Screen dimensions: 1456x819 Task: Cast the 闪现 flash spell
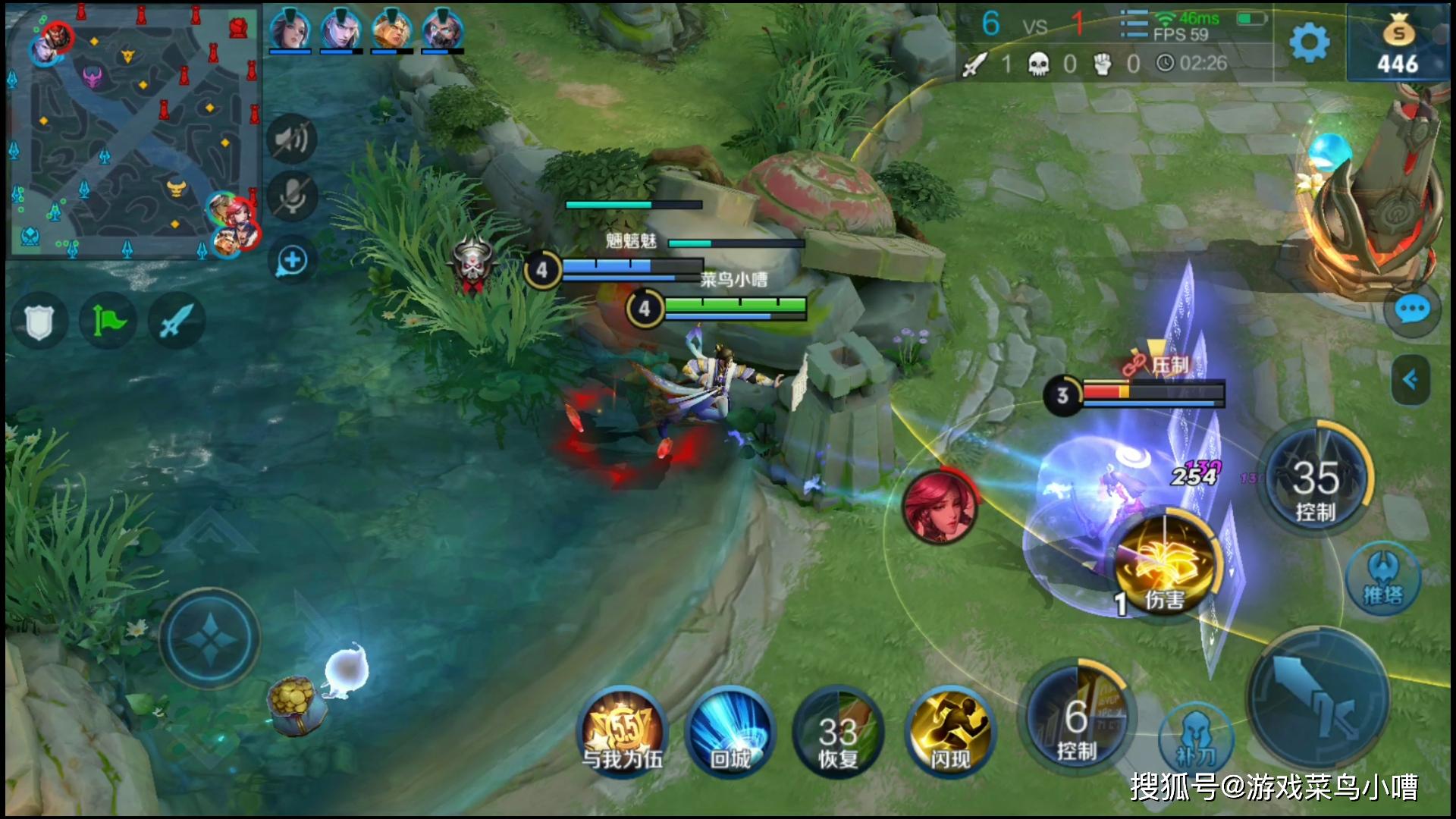click(x=950, y=732)
